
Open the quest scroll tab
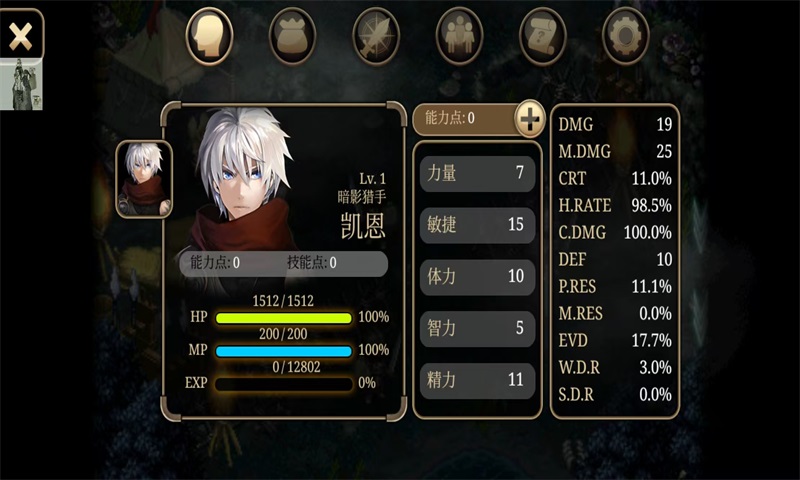tap(543, 36)
